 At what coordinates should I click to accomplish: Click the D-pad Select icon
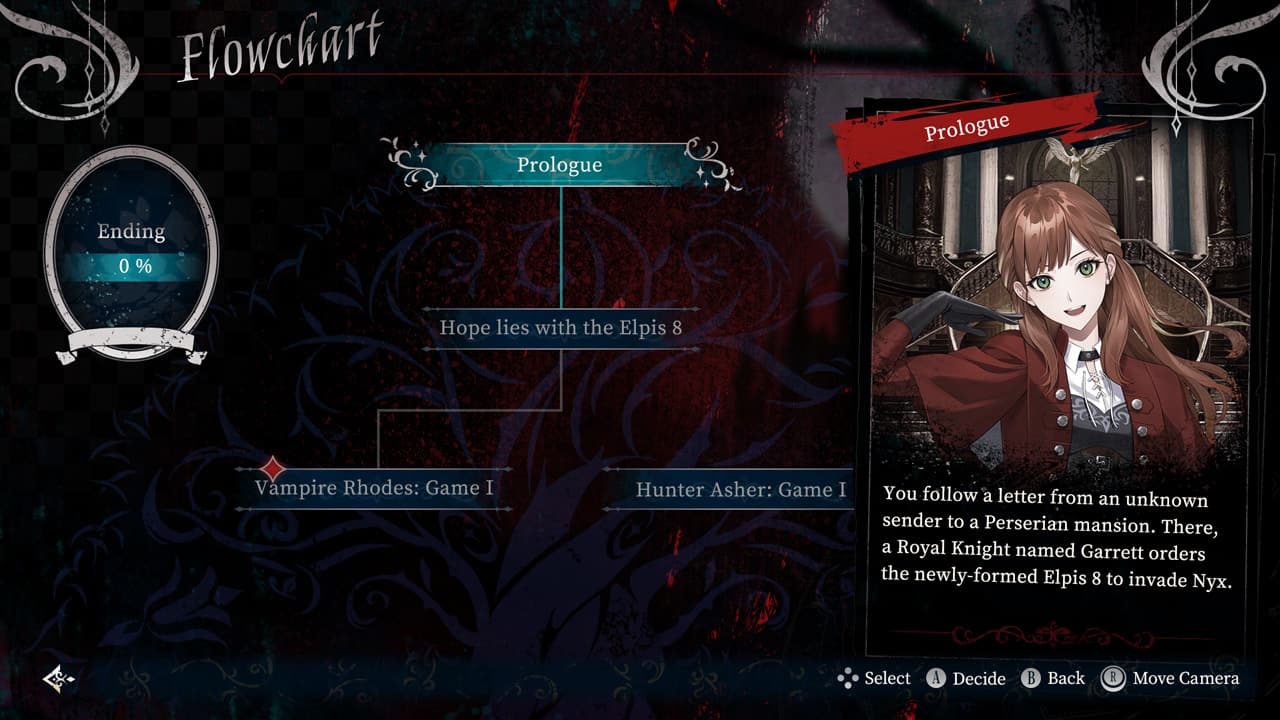846,678
